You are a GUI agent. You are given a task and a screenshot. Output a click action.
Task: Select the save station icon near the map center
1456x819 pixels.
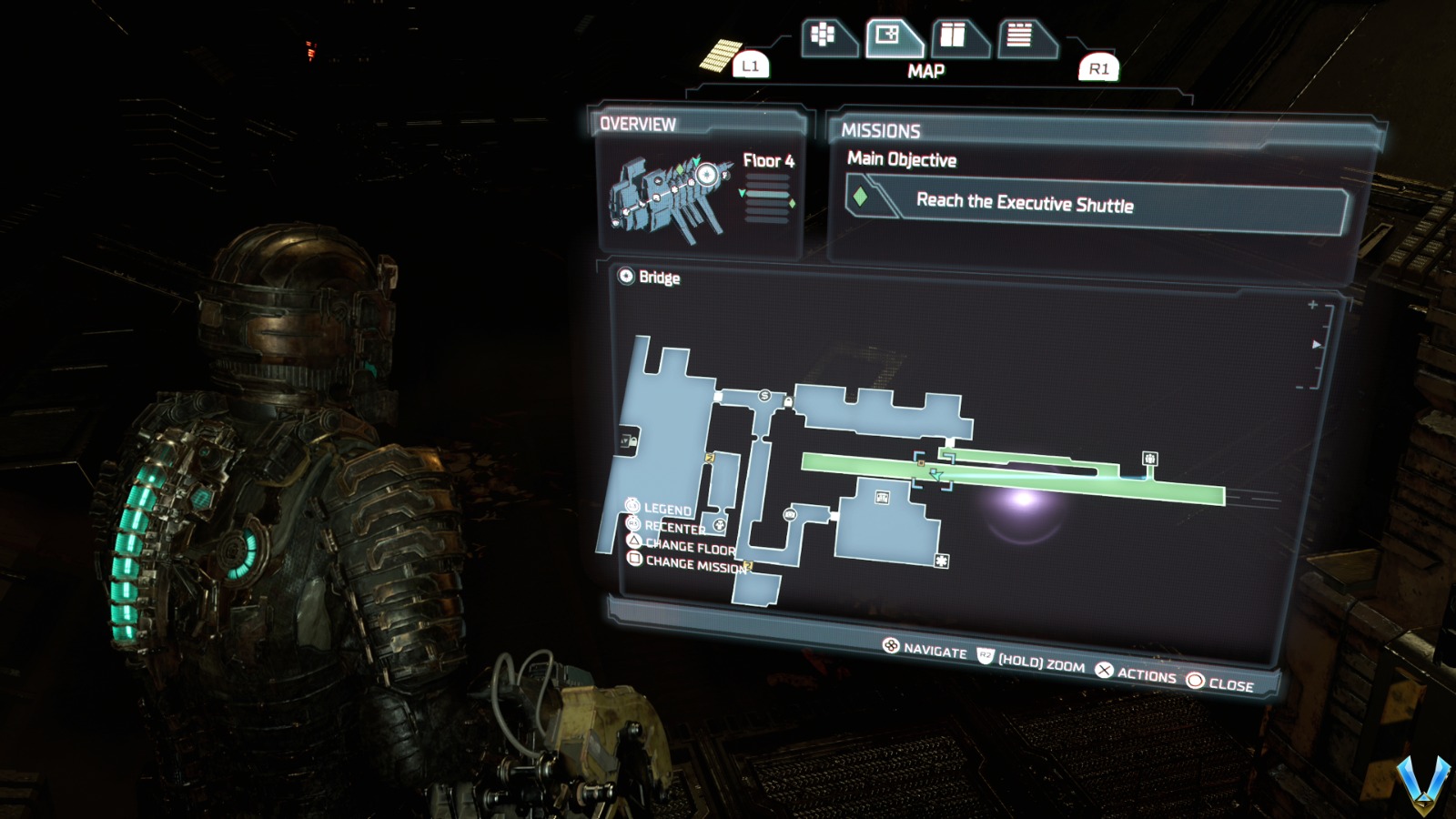pos(790,514)
